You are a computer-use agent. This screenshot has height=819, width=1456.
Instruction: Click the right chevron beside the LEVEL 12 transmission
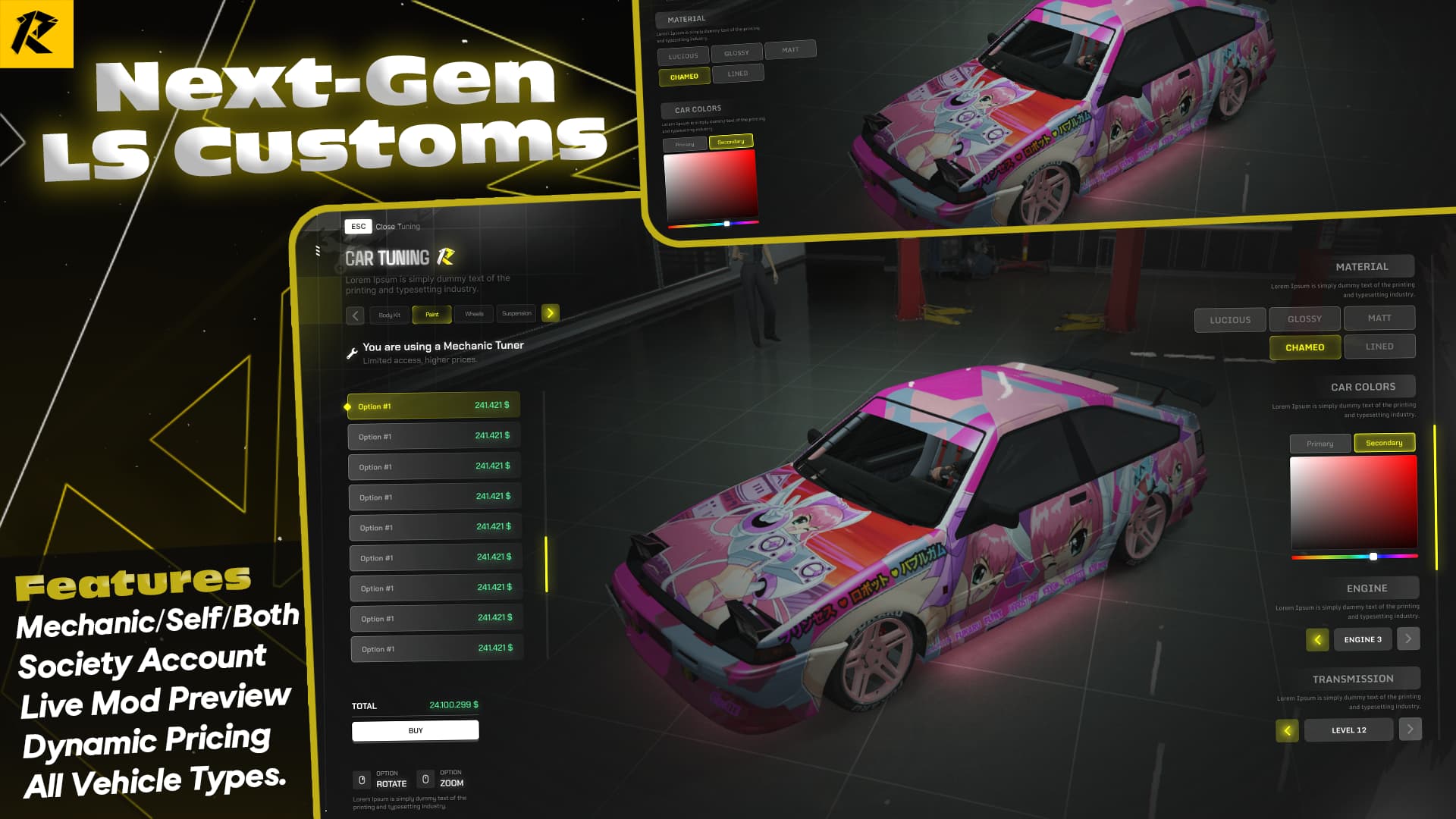coord(1410,730)
